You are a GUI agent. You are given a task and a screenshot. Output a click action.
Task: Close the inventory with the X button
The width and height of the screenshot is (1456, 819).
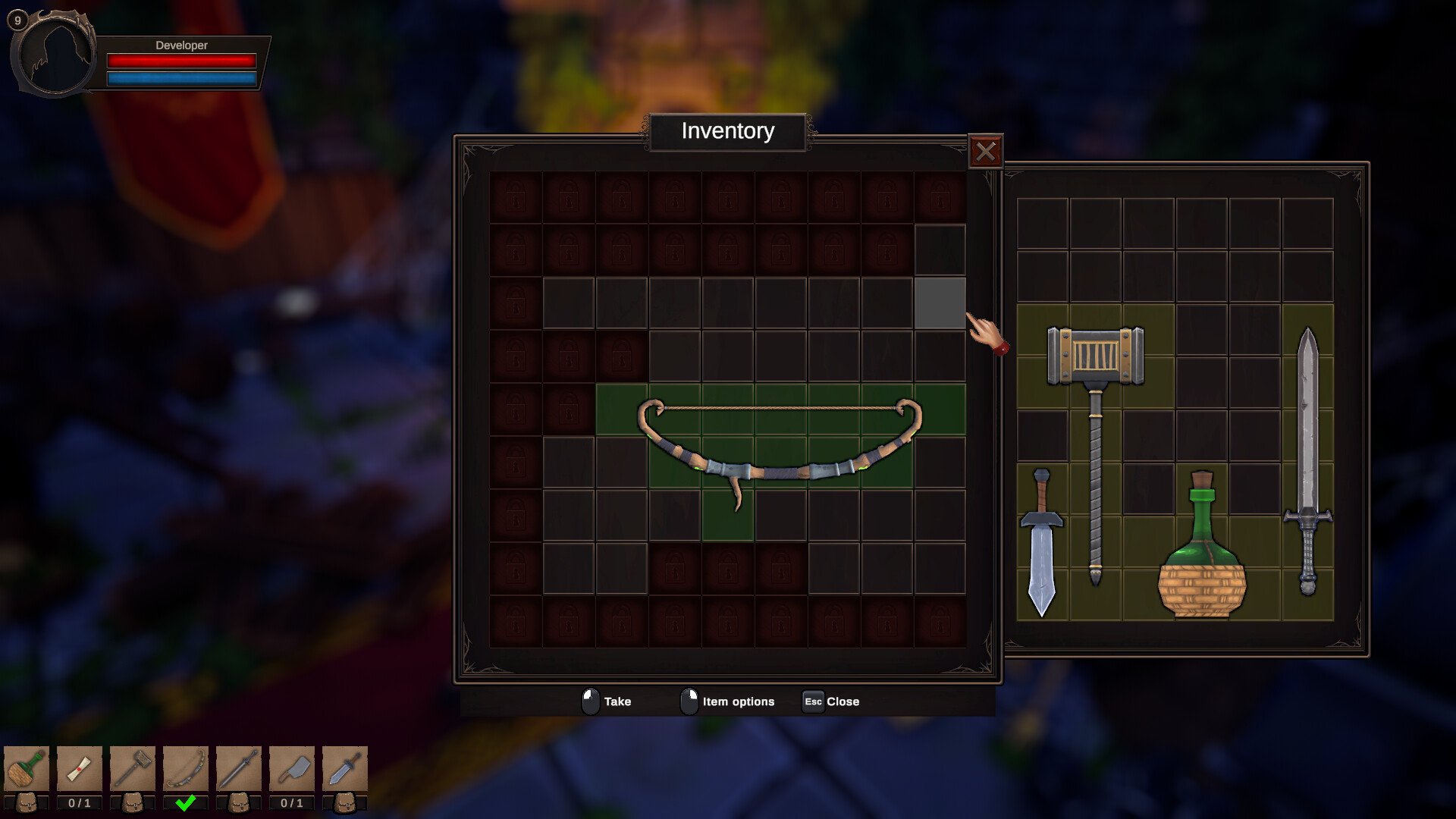pos(987,150)
